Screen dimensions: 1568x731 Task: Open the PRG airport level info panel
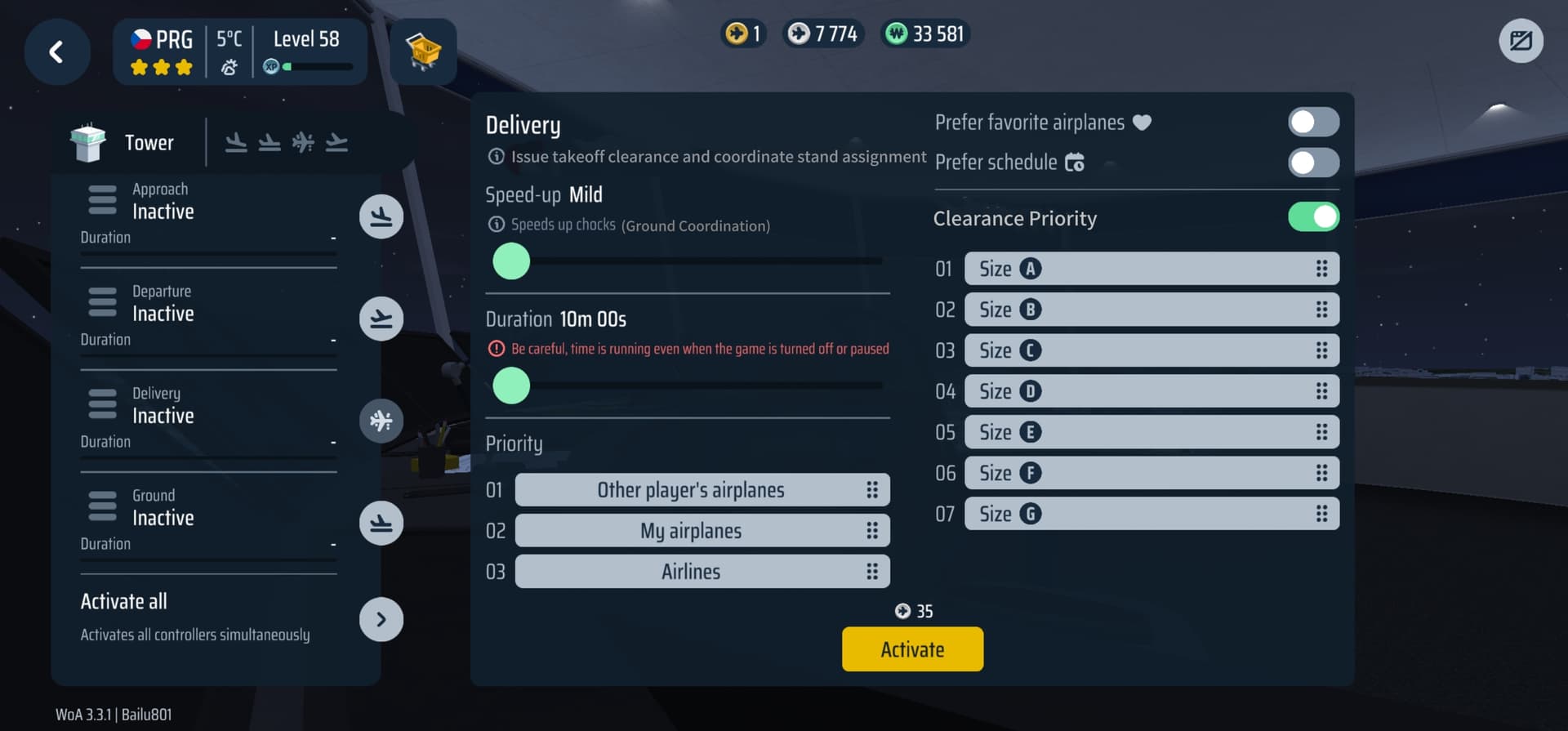click(239, 52)
